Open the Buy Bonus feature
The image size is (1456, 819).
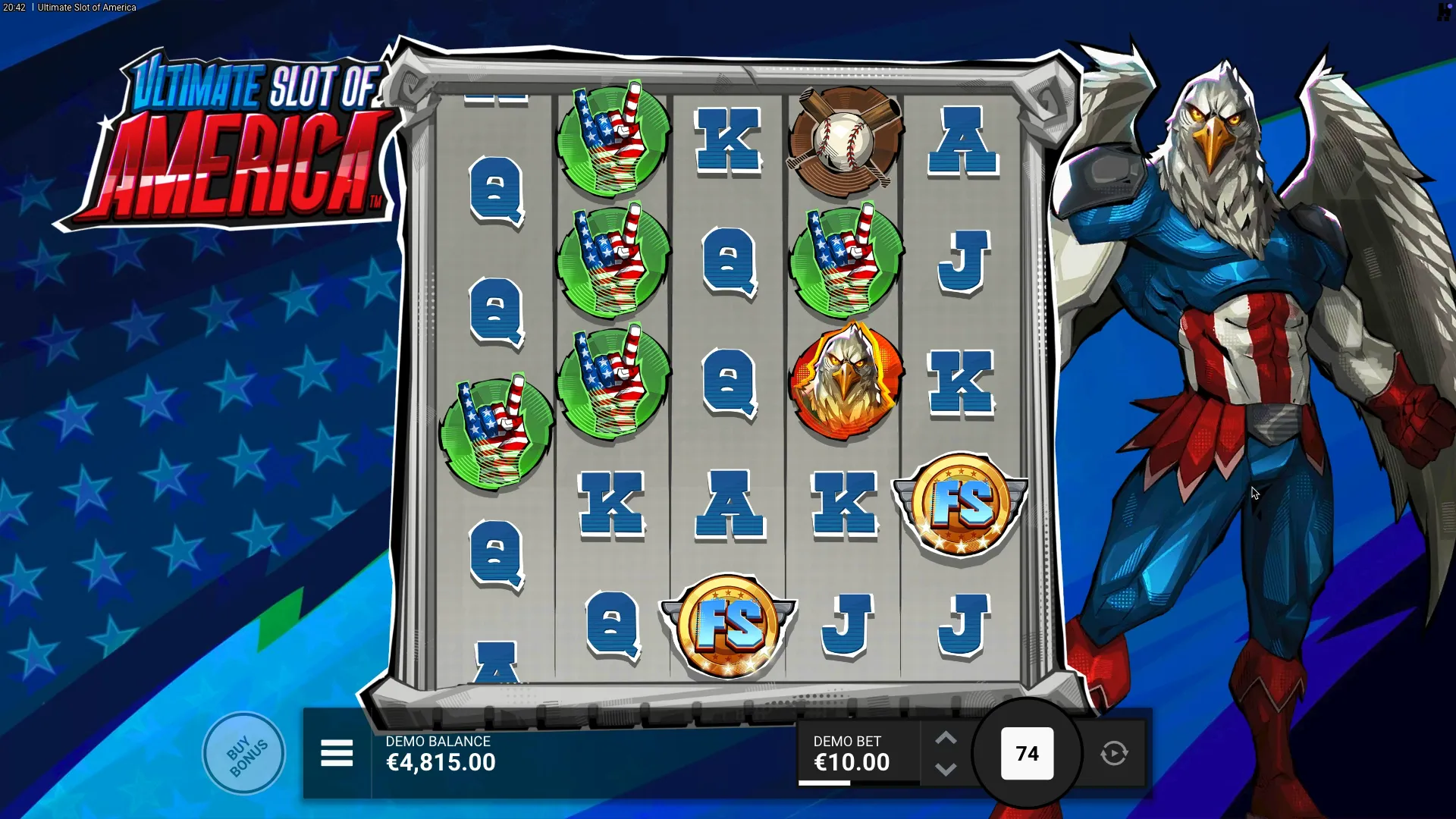pyautogui.click(x=244, y=753)
